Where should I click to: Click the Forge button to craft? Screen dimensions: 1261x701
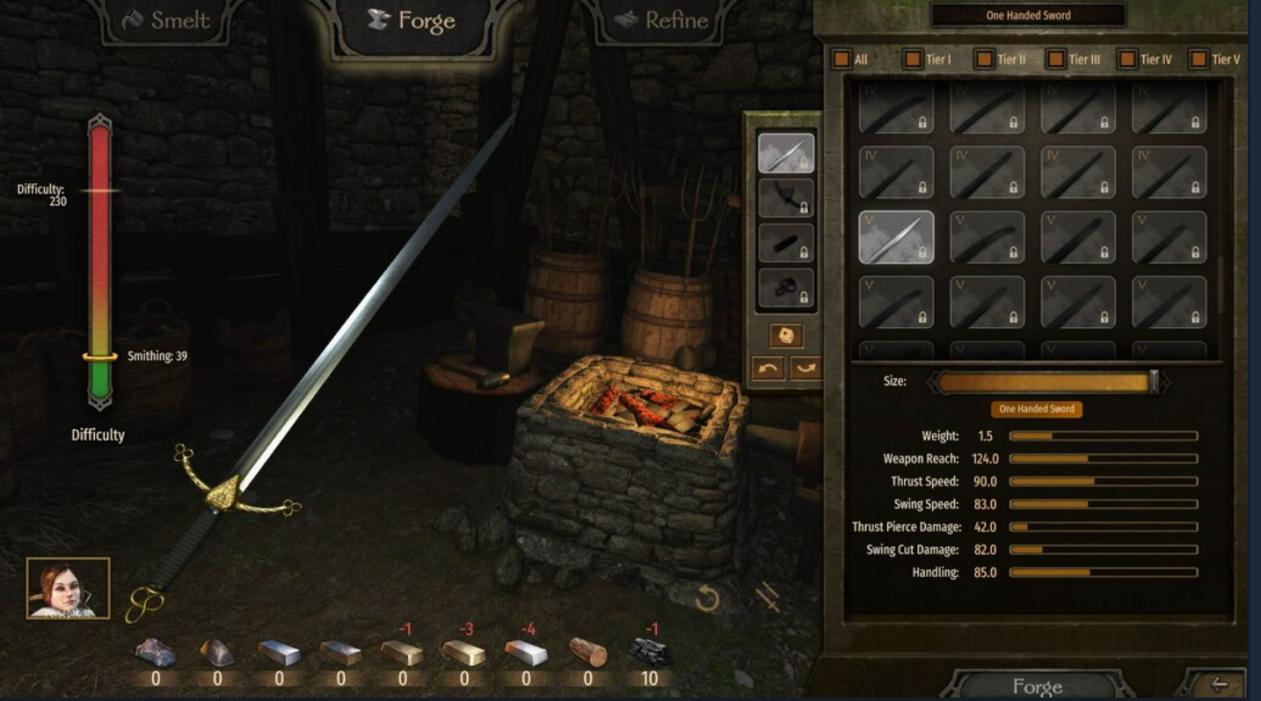[1036, 686]
